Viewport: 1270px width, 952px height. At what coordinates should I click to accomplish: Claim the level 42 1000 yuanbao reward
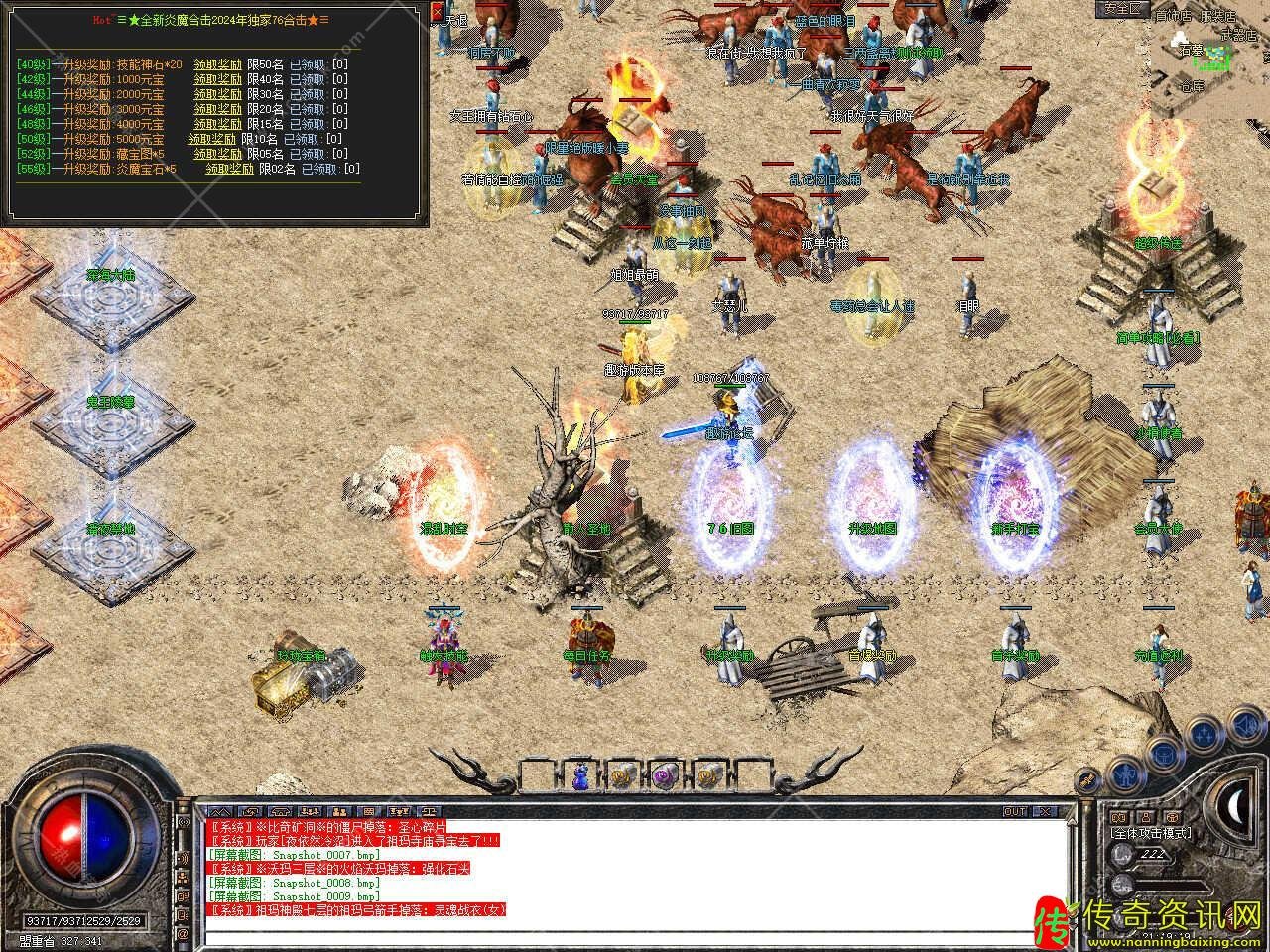click(217, 79)
